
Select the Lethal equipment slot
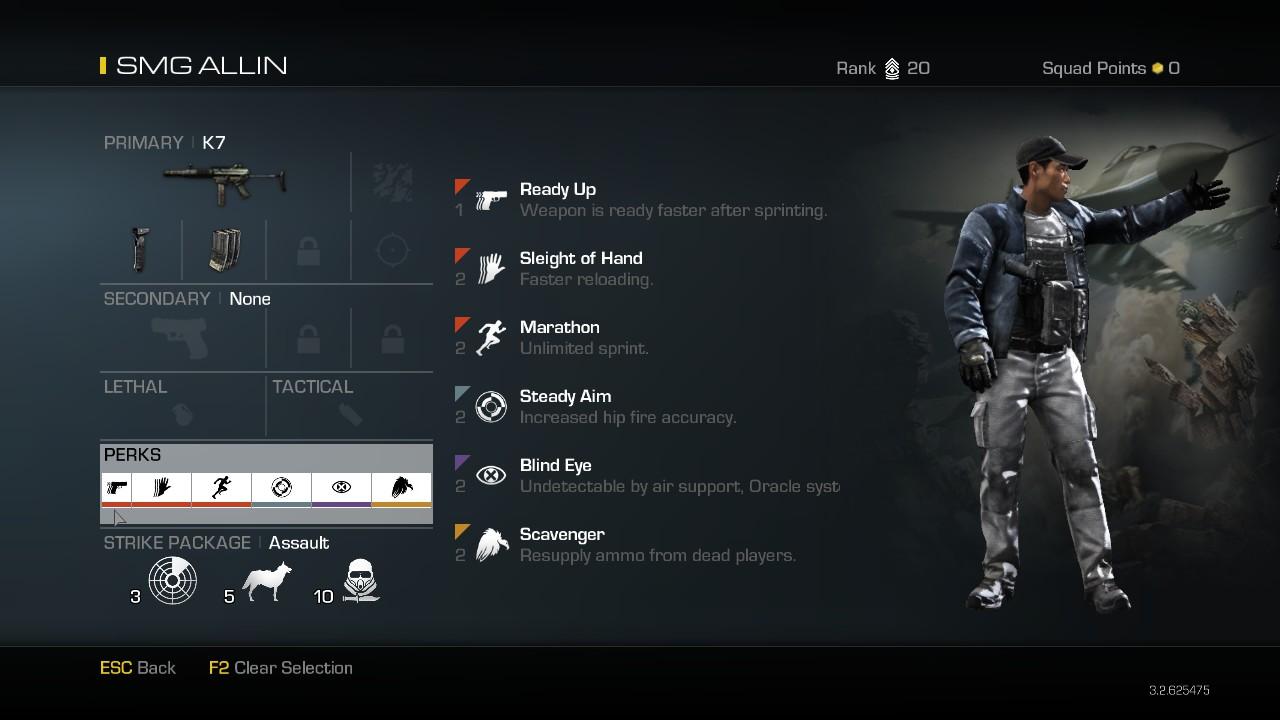pos(182,412)
